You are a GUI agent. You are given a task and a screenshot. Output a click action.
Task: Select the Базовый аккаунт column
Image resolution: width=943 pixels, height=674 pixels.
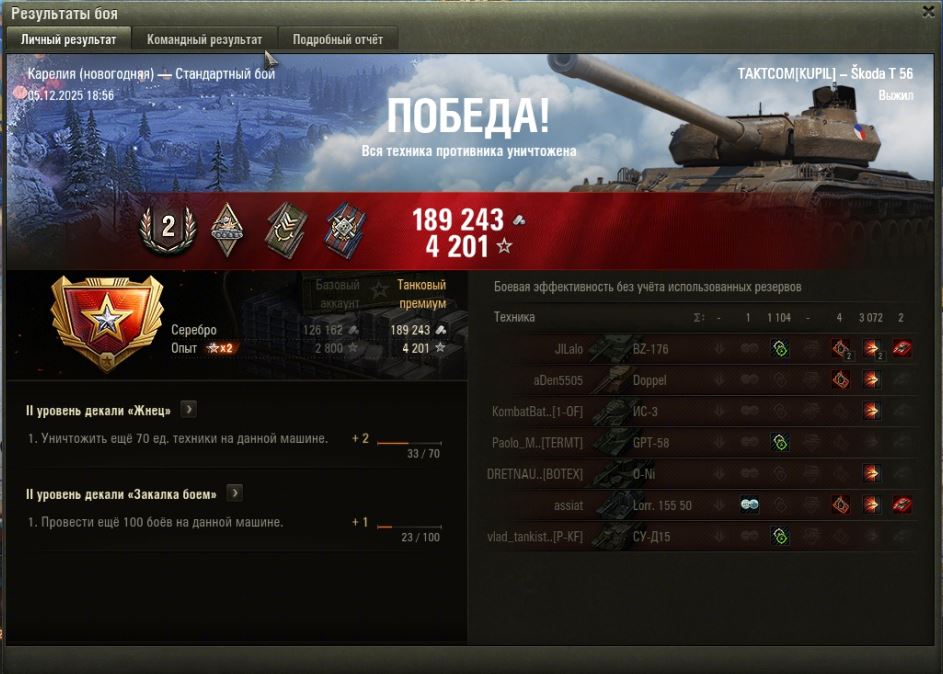[337, 294]
